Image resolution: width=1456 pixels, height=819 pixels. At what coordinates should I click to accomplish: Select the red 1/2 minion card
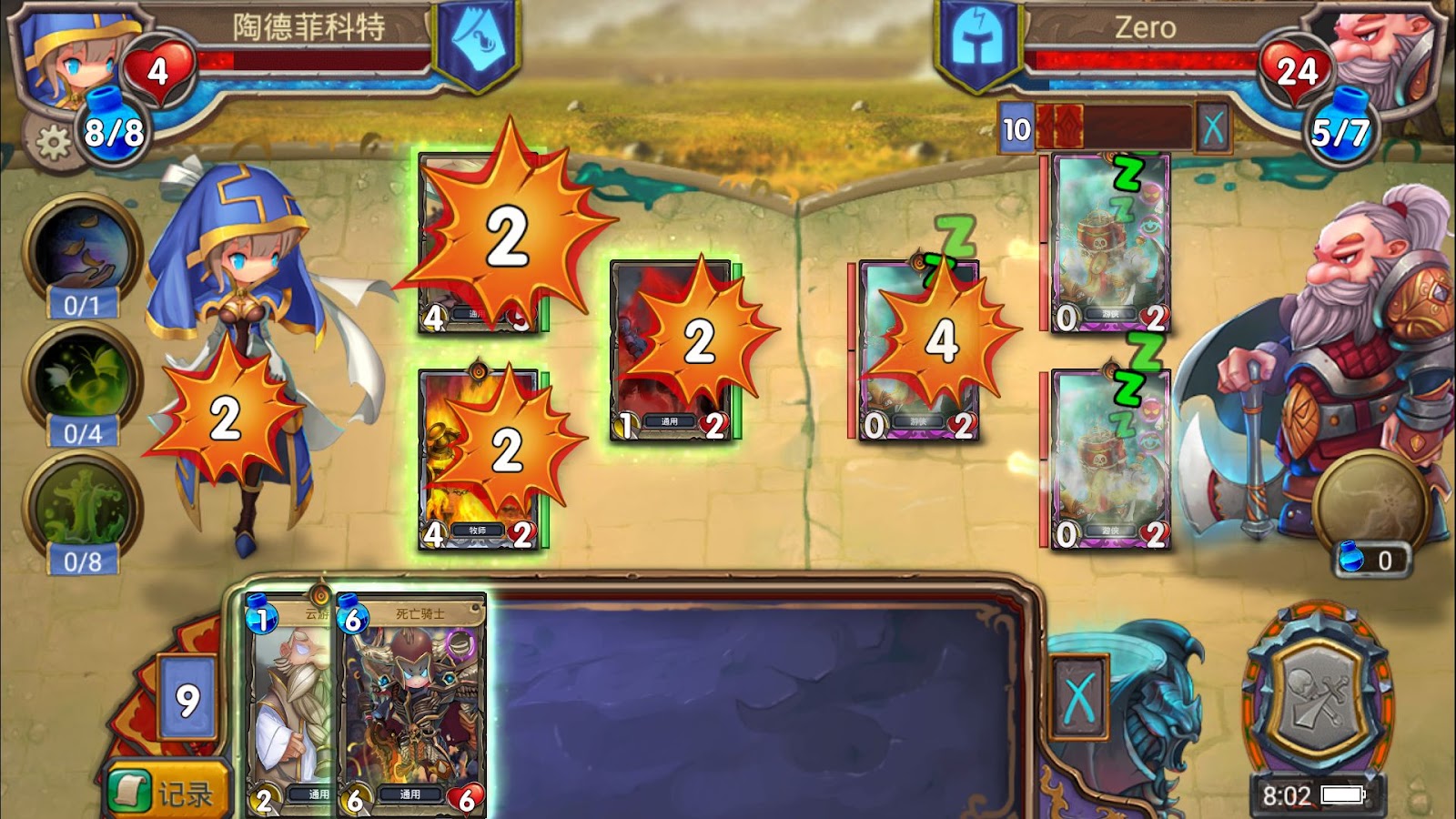click(672, 350)
